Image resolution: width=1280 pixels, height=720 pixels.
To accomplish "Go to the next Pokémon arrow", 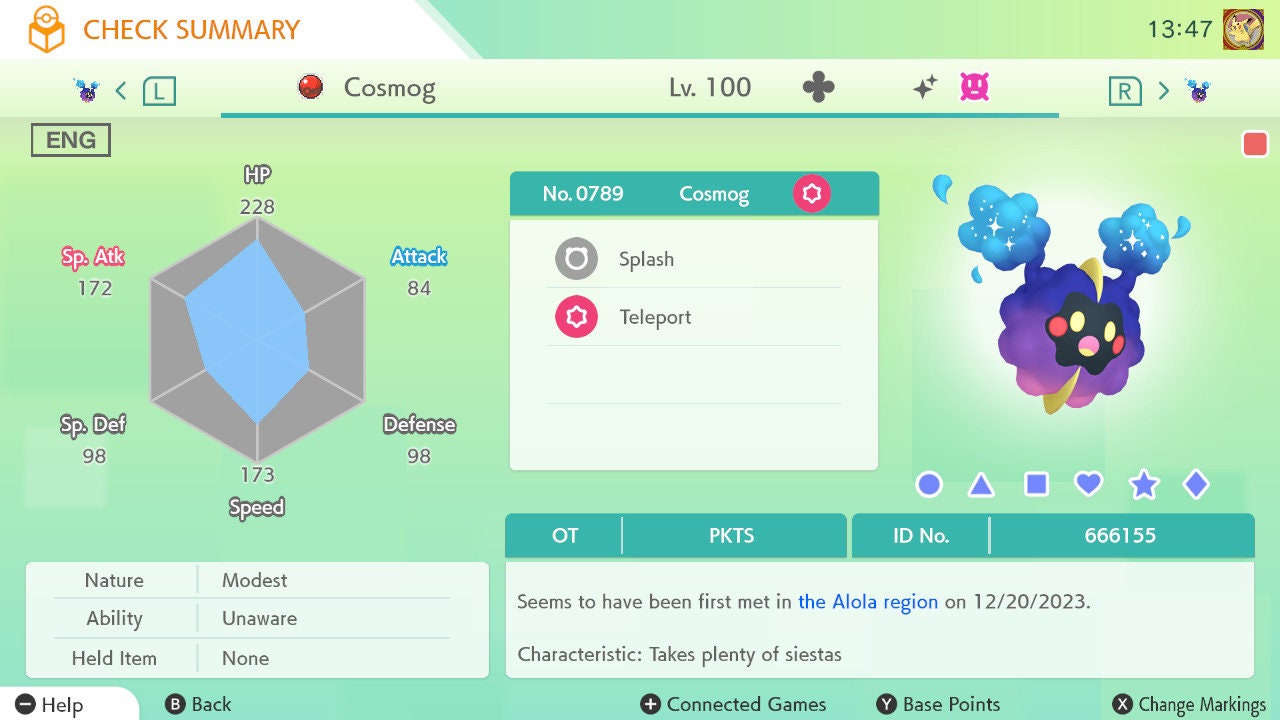I will point(1163,91).
